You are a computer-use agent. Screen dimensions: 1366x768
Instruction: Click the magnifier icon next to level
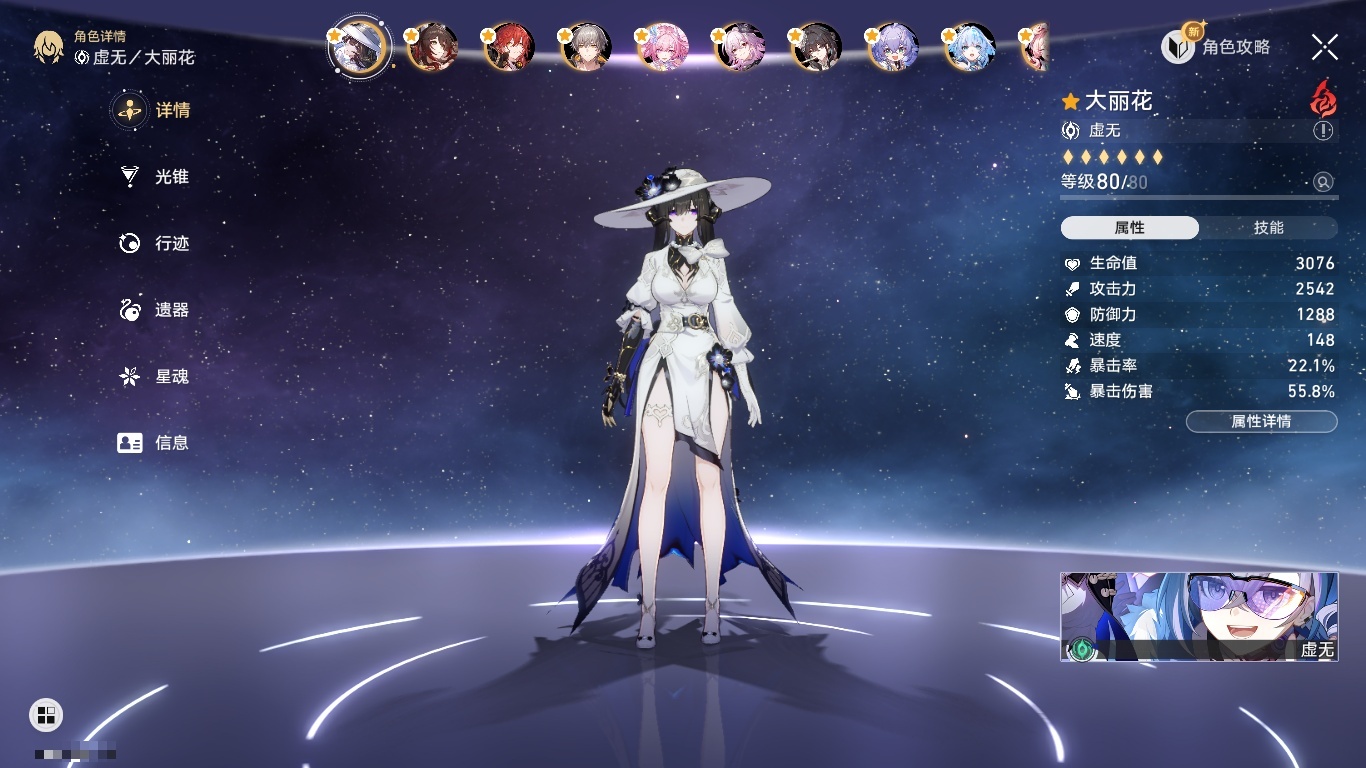point(1323,182)
